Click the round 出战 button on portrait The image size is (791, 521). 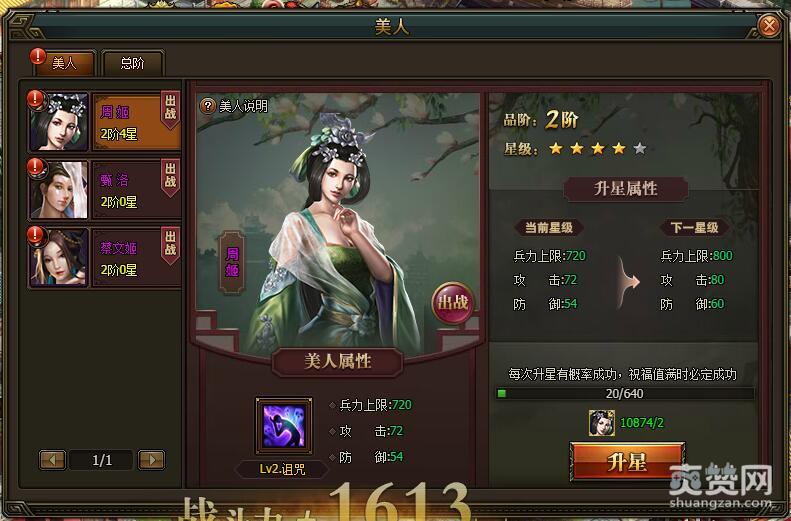(x=451, y=302)
